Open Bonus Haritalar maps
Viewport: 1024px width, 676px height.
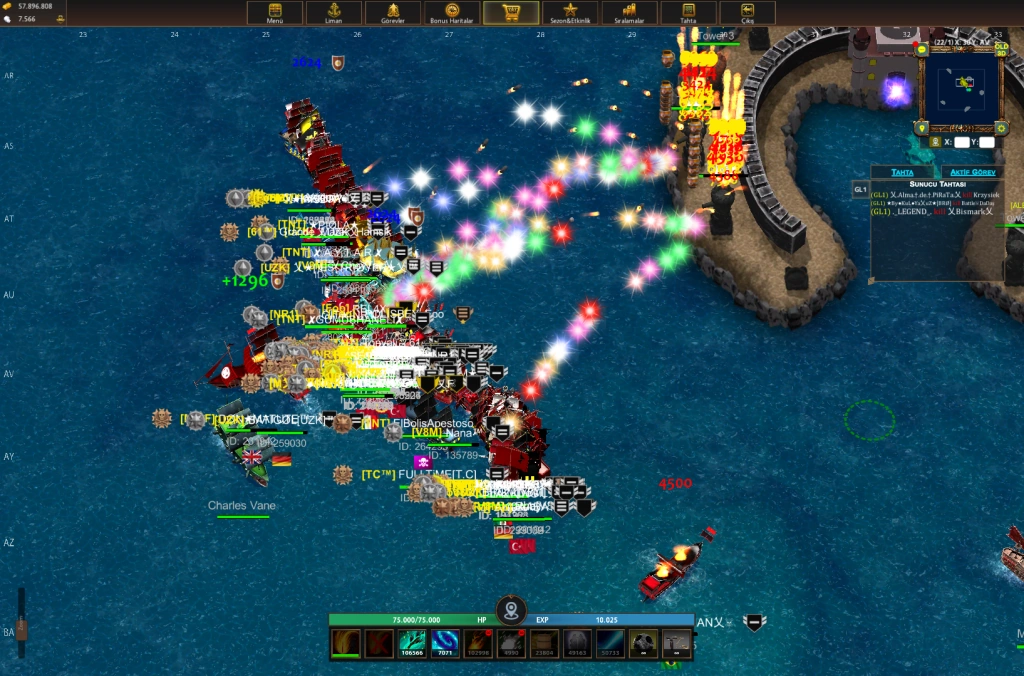pos(451,13)
